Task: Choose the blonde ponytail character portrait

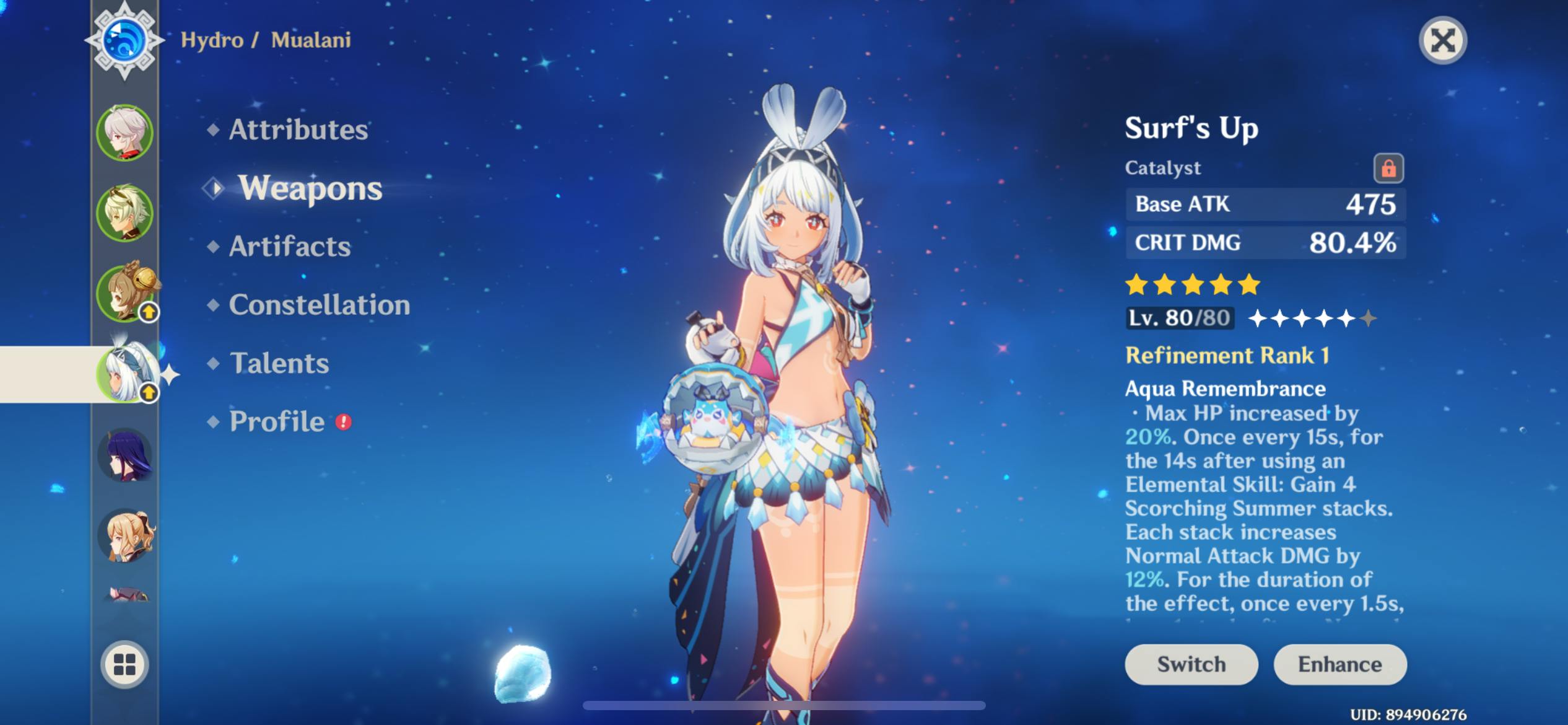Action: point(126,535)
